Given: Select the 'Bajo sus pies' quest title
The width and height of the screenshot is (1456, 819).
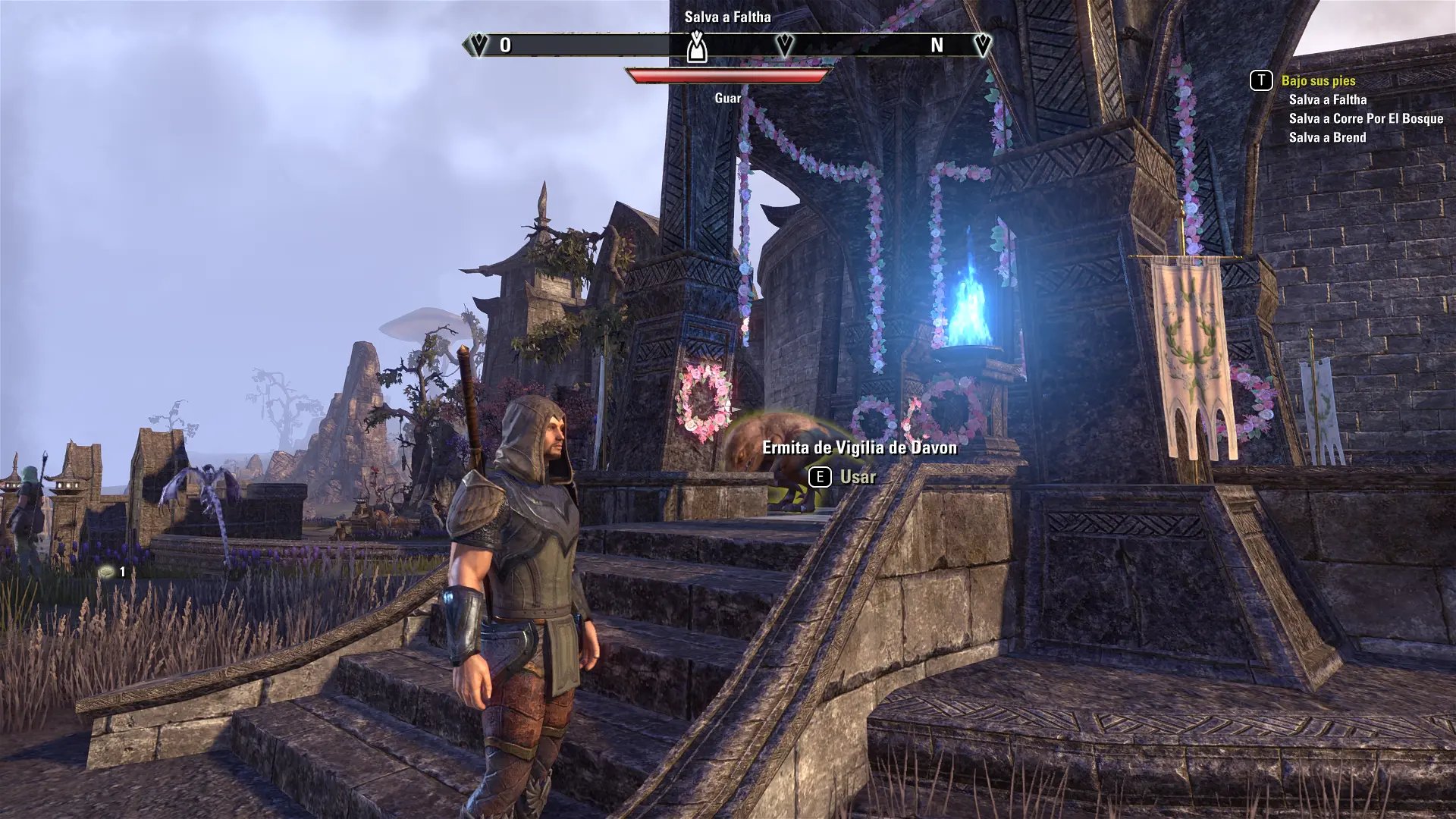Looking at the screenshot, I should point(1318,80).
